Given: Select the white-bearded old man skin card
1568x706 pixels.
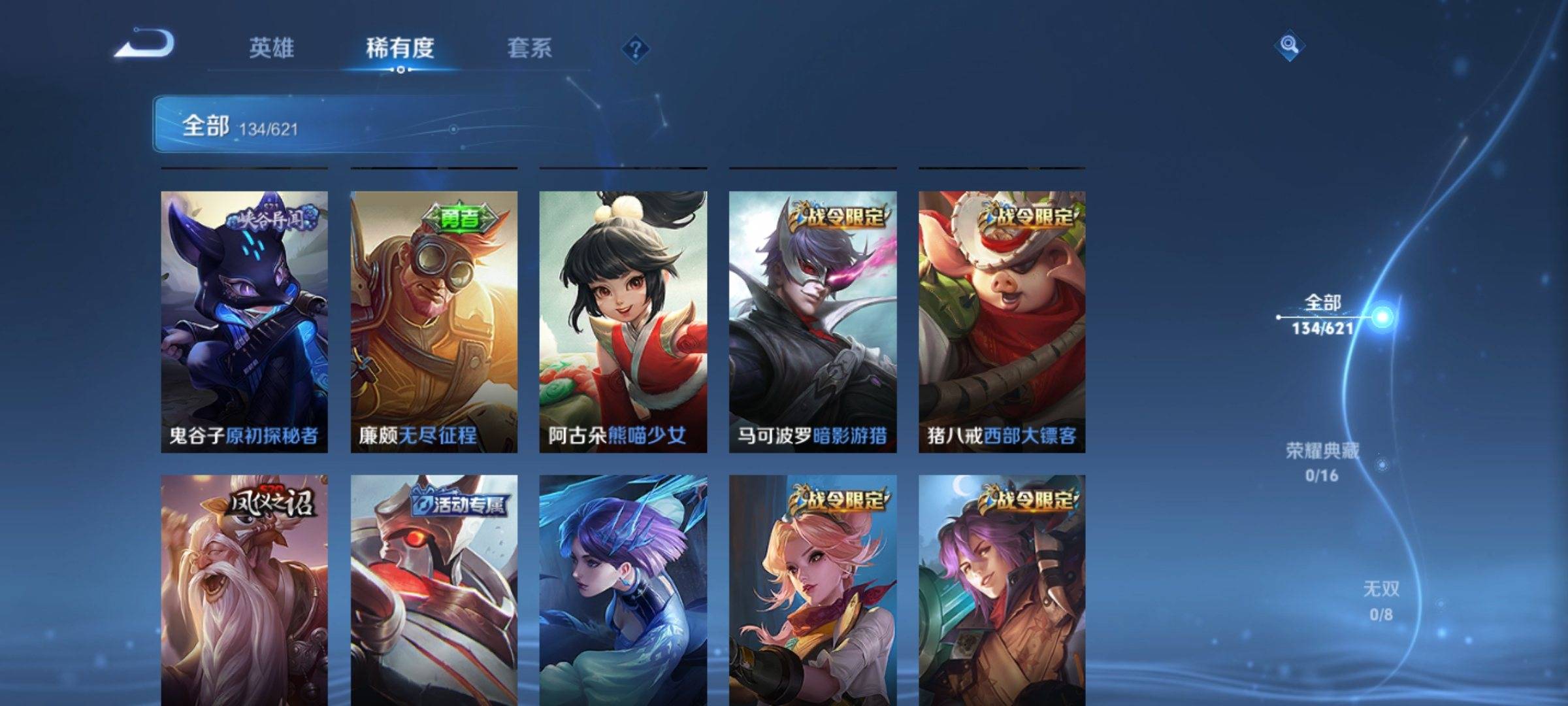Looking at the screenshot, I should point(244,590).
